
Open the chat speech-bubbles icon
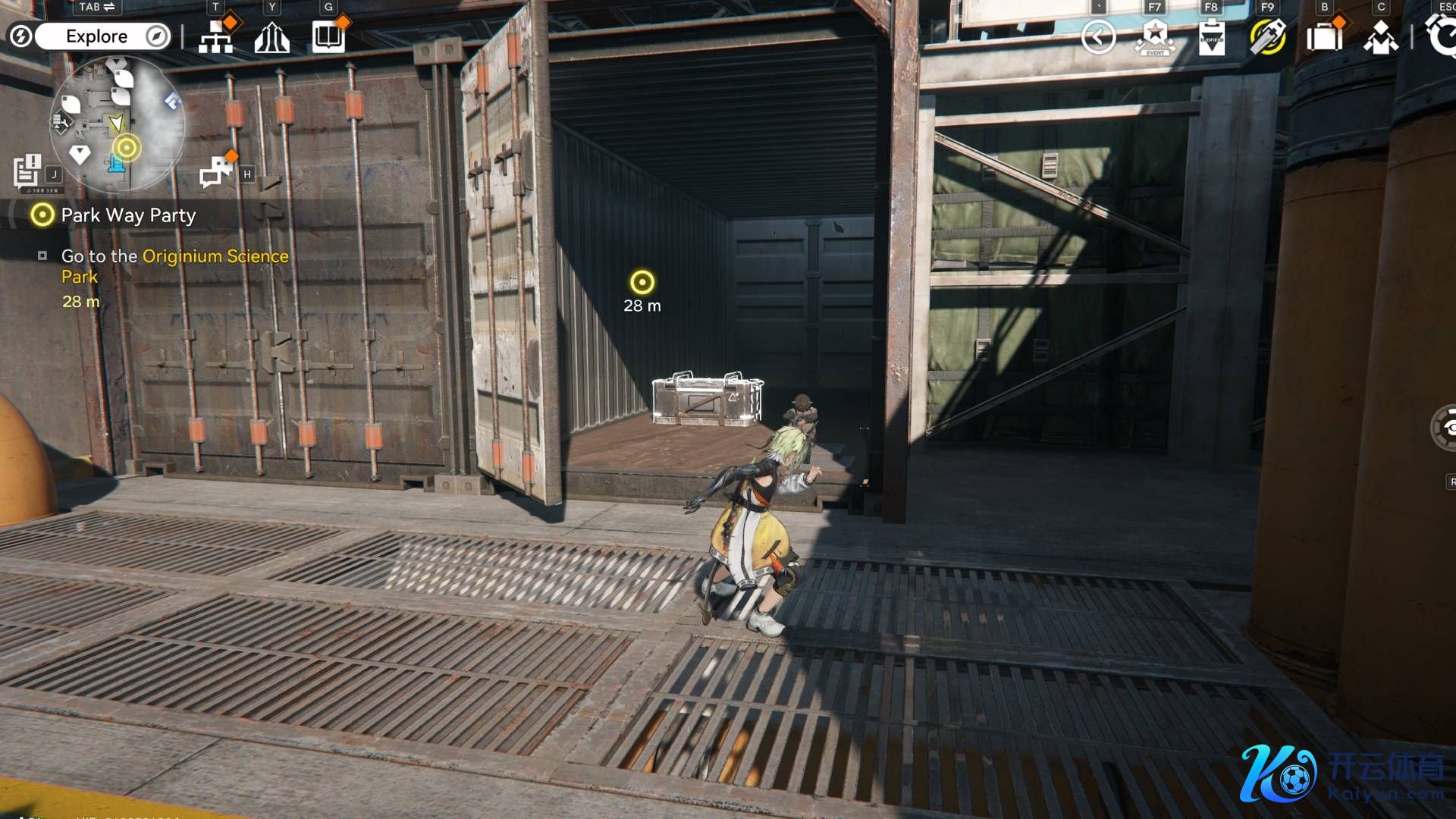[216, 171]
